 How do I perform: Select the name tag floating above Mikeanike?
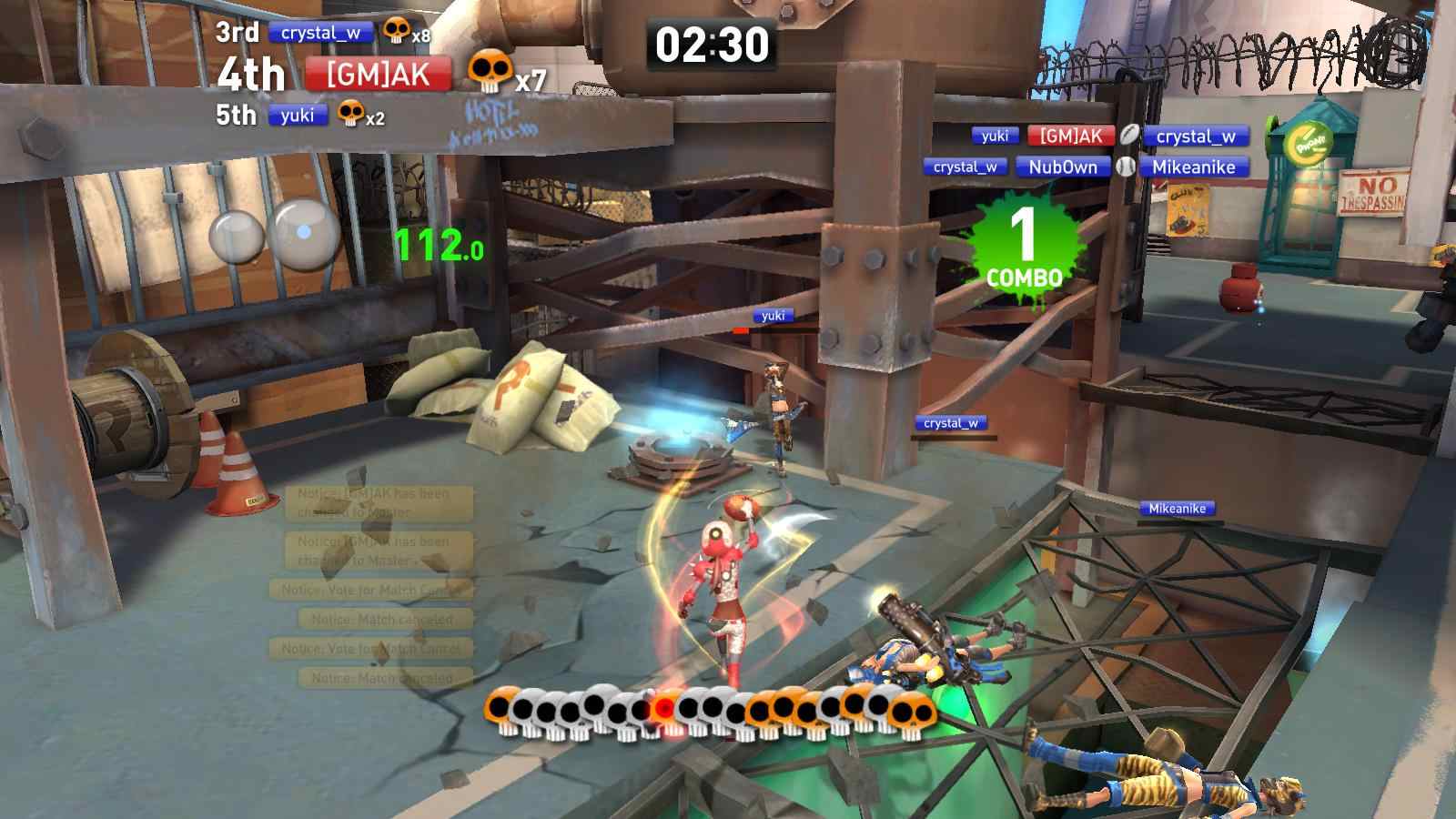[x=1177, y=509]
